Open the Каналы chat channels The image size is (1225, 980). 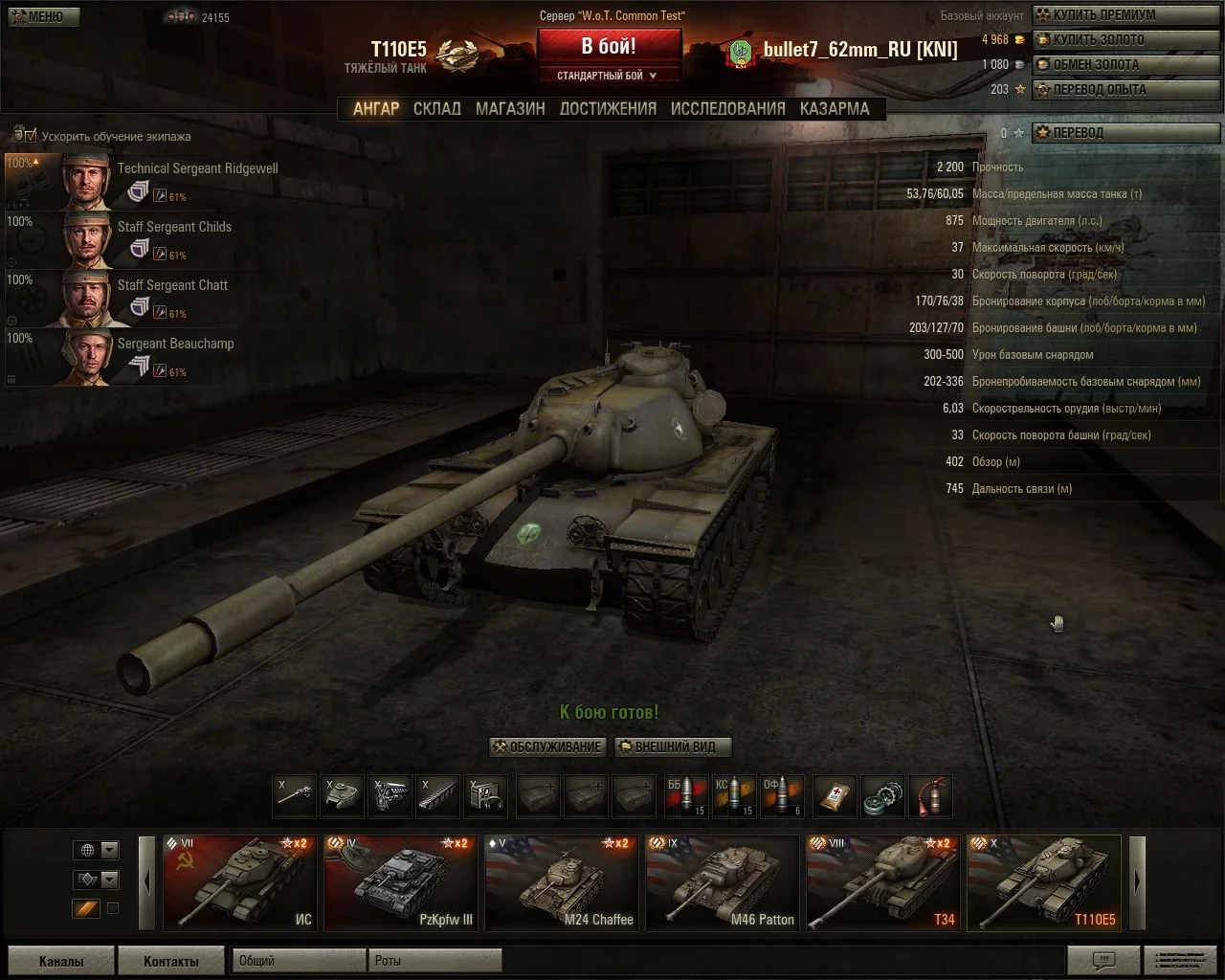pyautogui.click(x=61, y=961)
